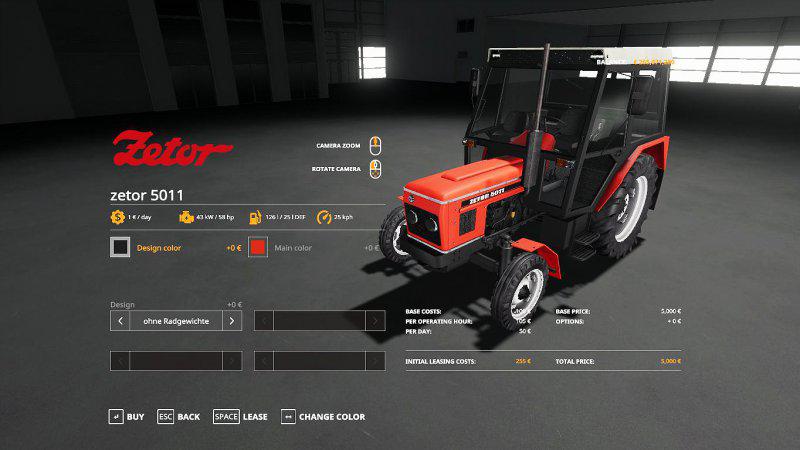800x450 pixels.
Task: Buy the Zetor 5011 tractor
Action: [127, 416]
